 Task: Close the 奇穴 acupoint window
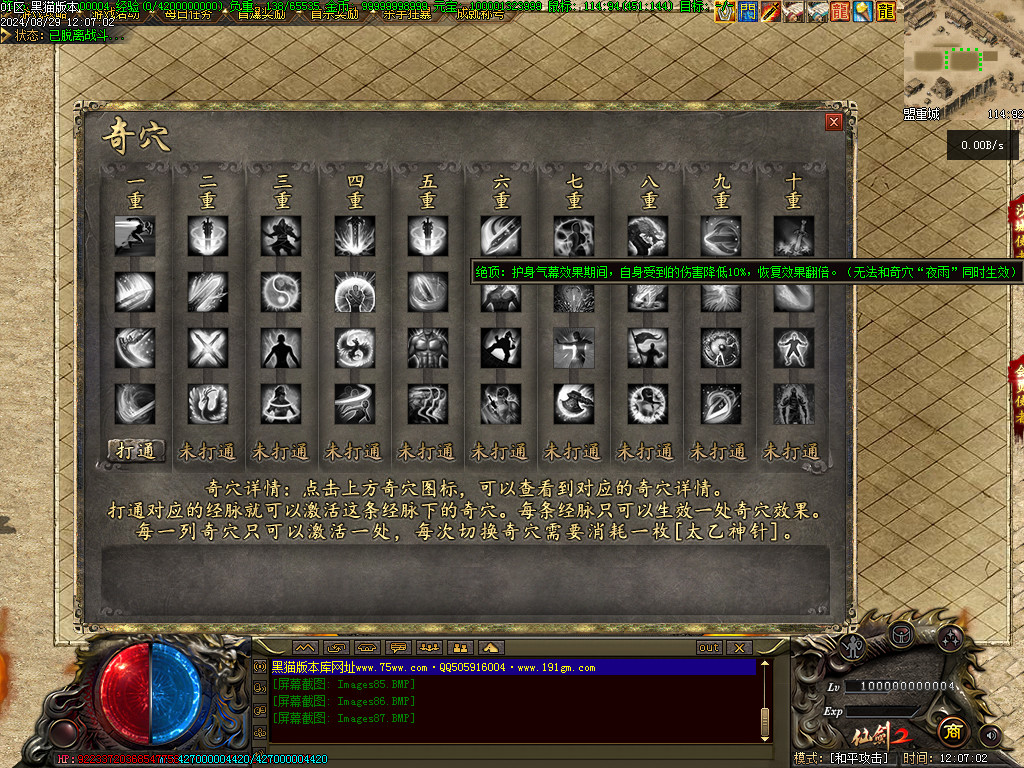pyautogui.click(x=833, y=122)
